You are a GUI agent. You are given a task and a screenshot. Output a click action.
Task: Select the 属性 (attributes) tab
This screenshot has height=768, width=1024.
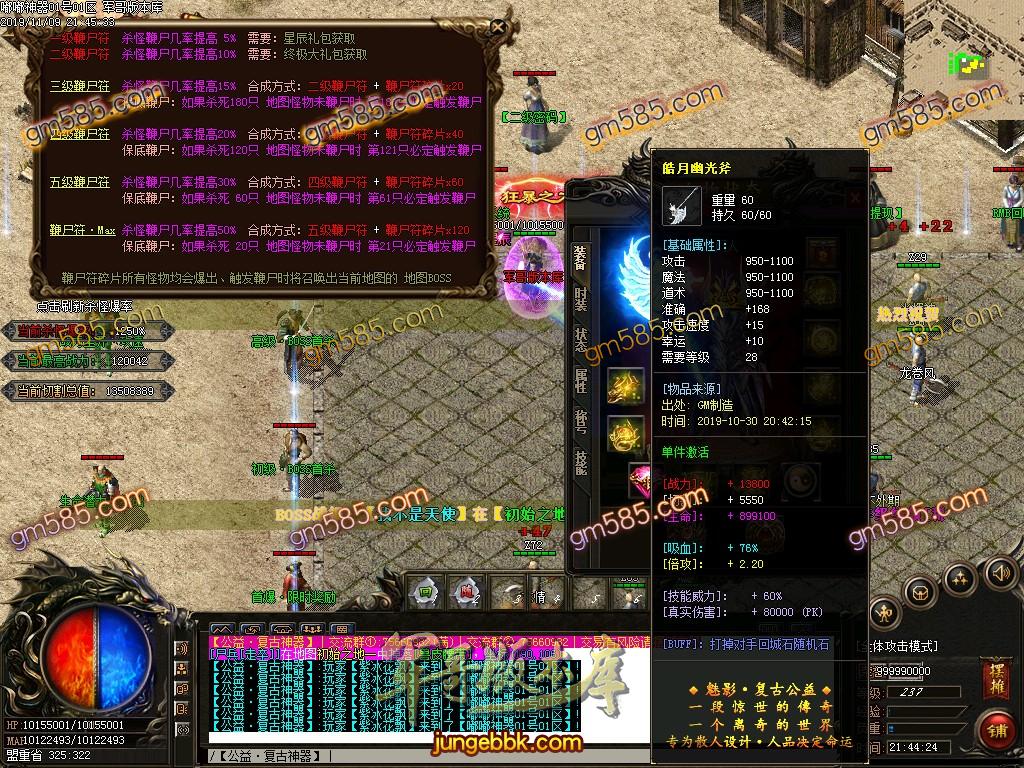coord(581,380)
